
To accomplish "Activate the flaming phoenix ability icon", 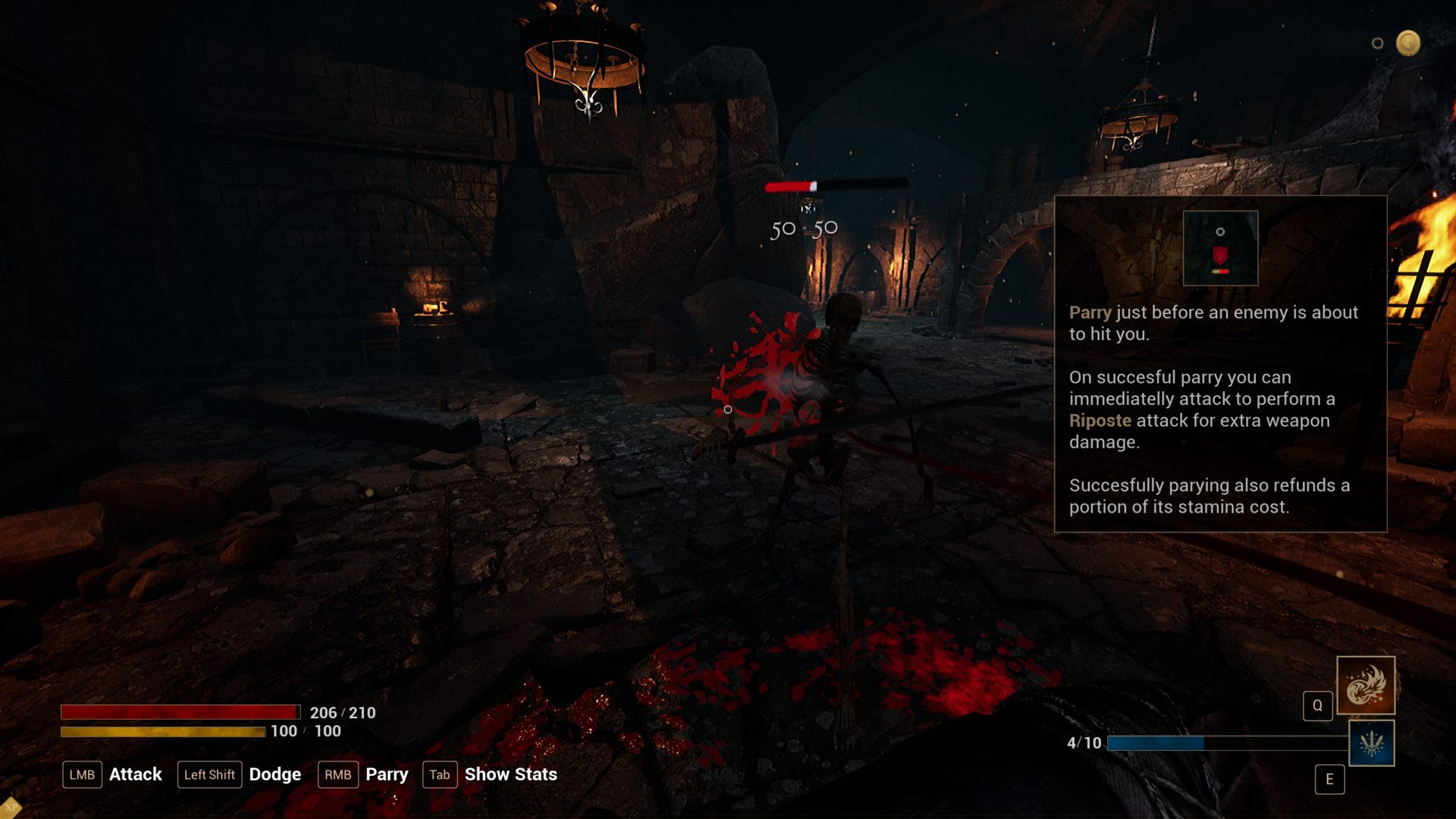I will 1365,686.
